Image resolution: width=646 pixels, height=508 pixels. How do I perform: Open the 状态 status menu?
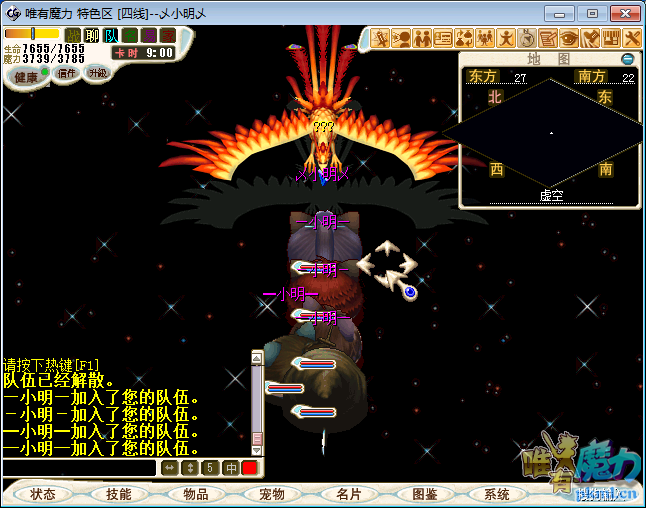[43, 494]
